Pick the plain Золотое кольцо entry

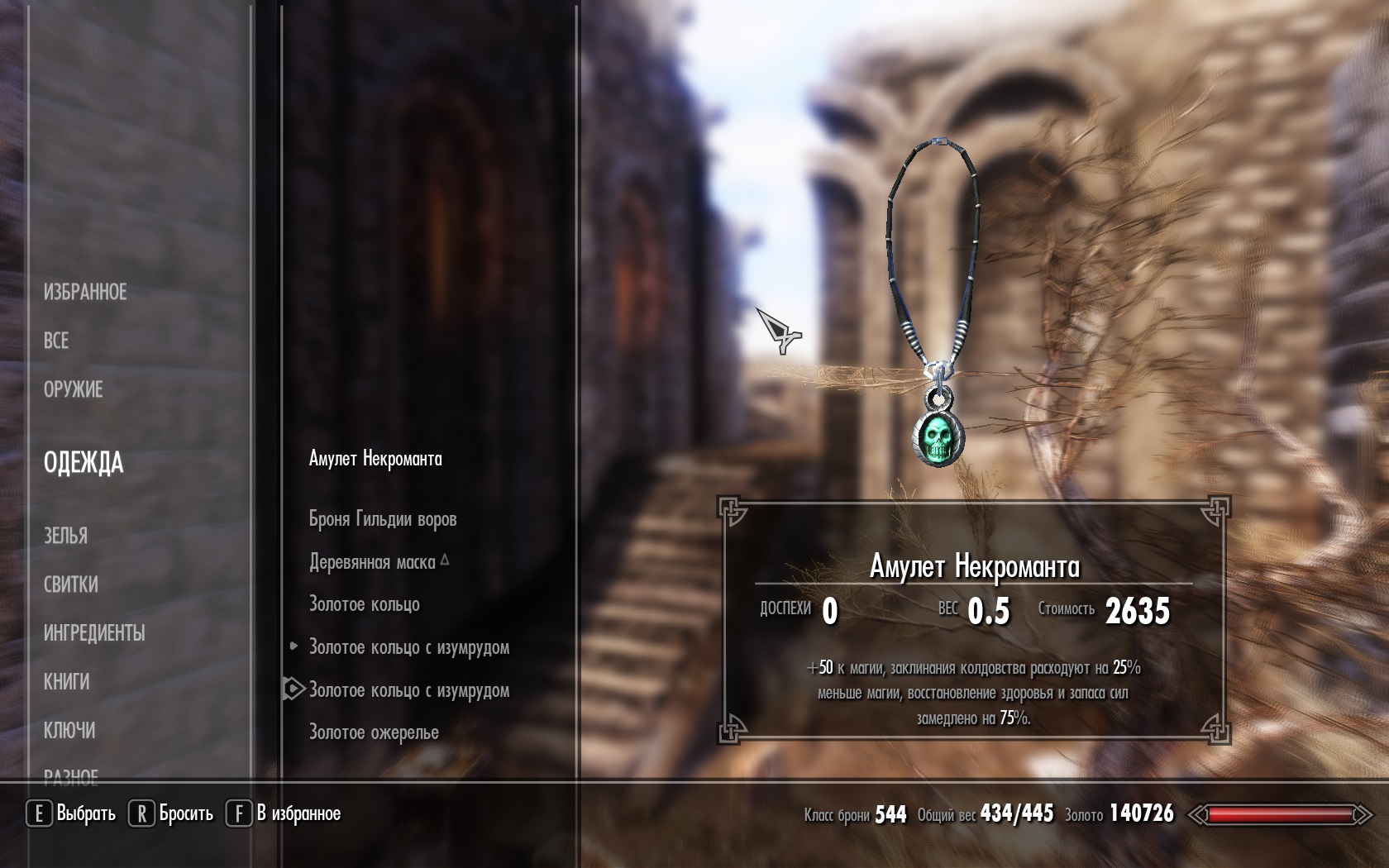click(x=365, y=604)
